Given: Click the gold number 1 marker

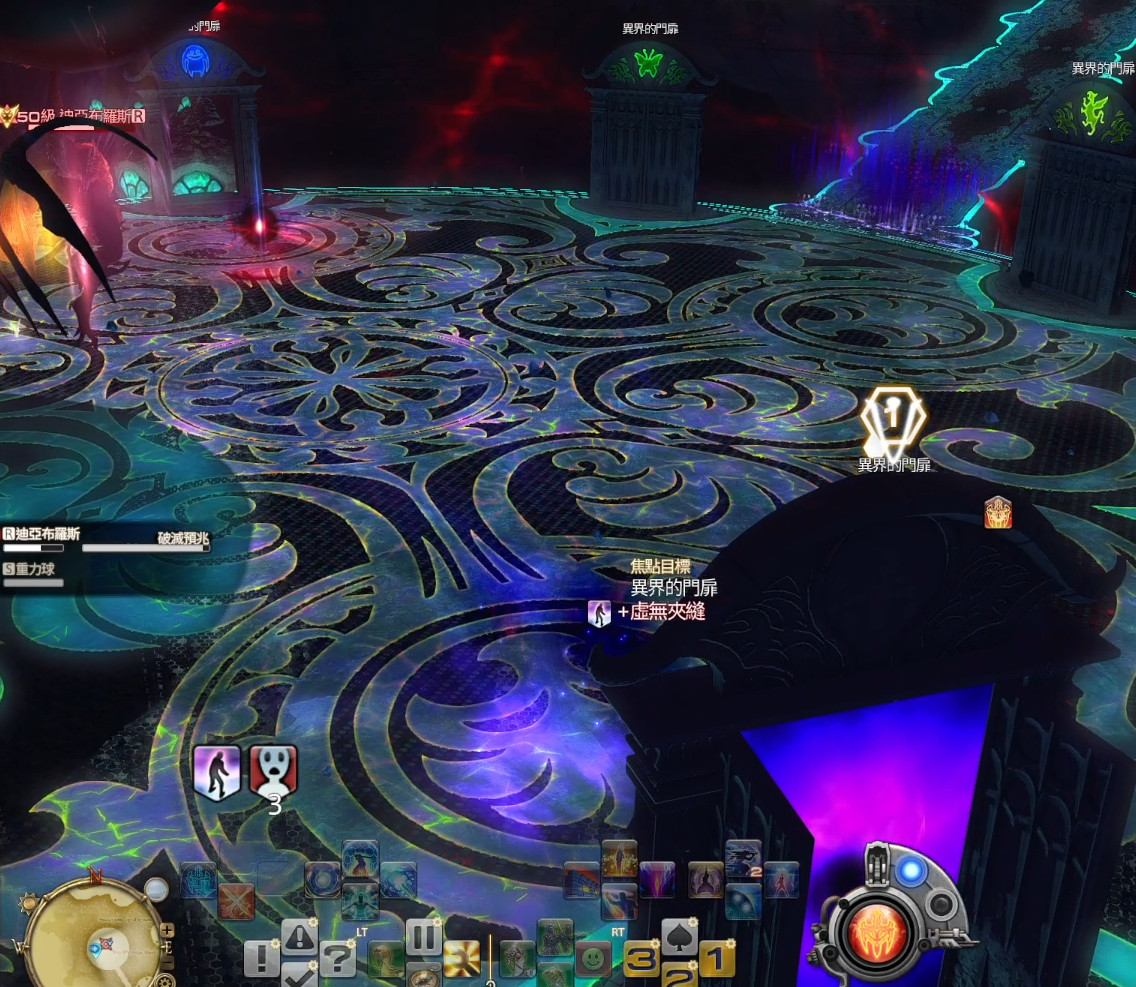Looking at the screenshot, I should click(717, 959).
